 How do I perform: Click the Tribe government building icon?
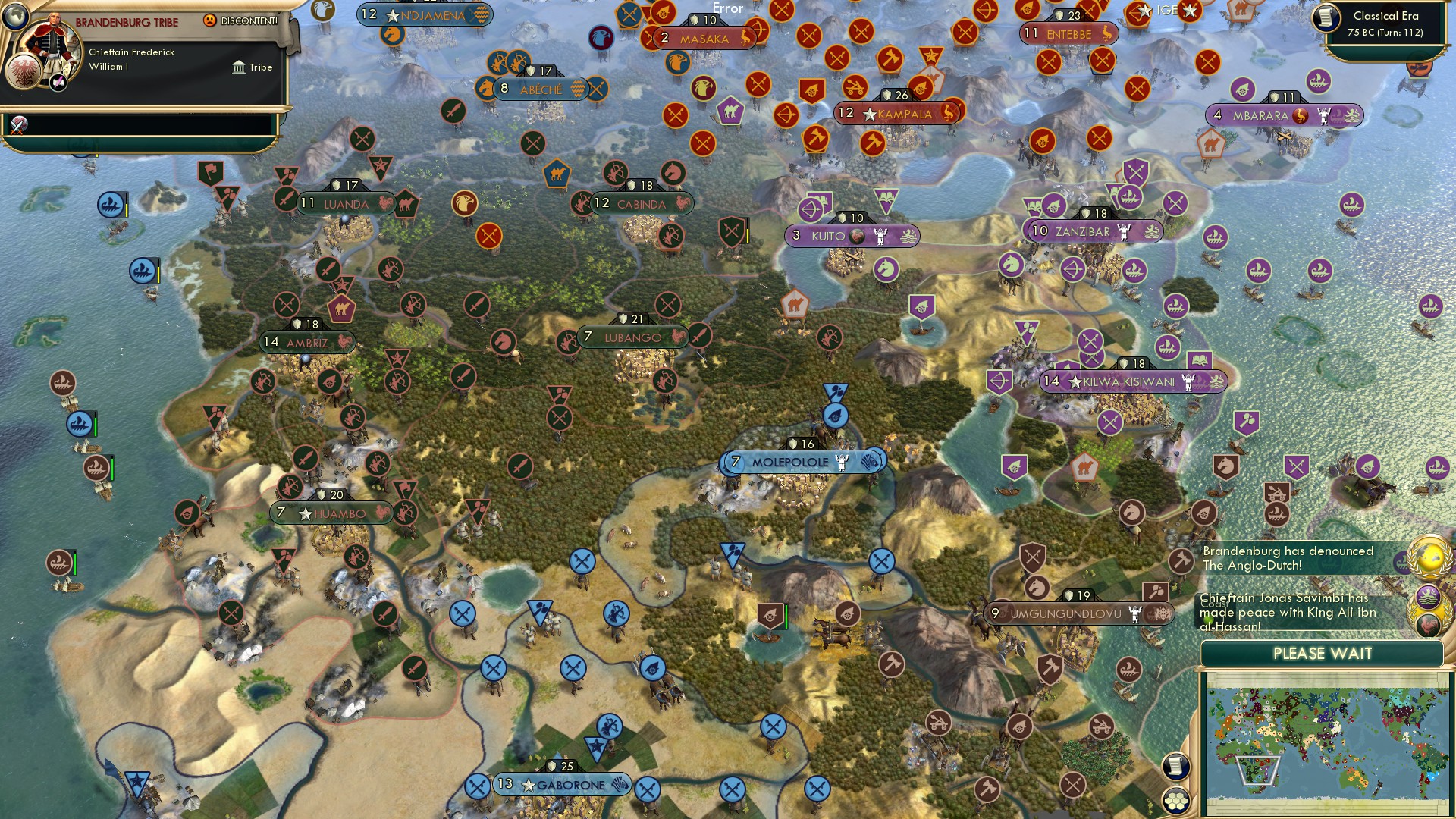click(239, 67)
